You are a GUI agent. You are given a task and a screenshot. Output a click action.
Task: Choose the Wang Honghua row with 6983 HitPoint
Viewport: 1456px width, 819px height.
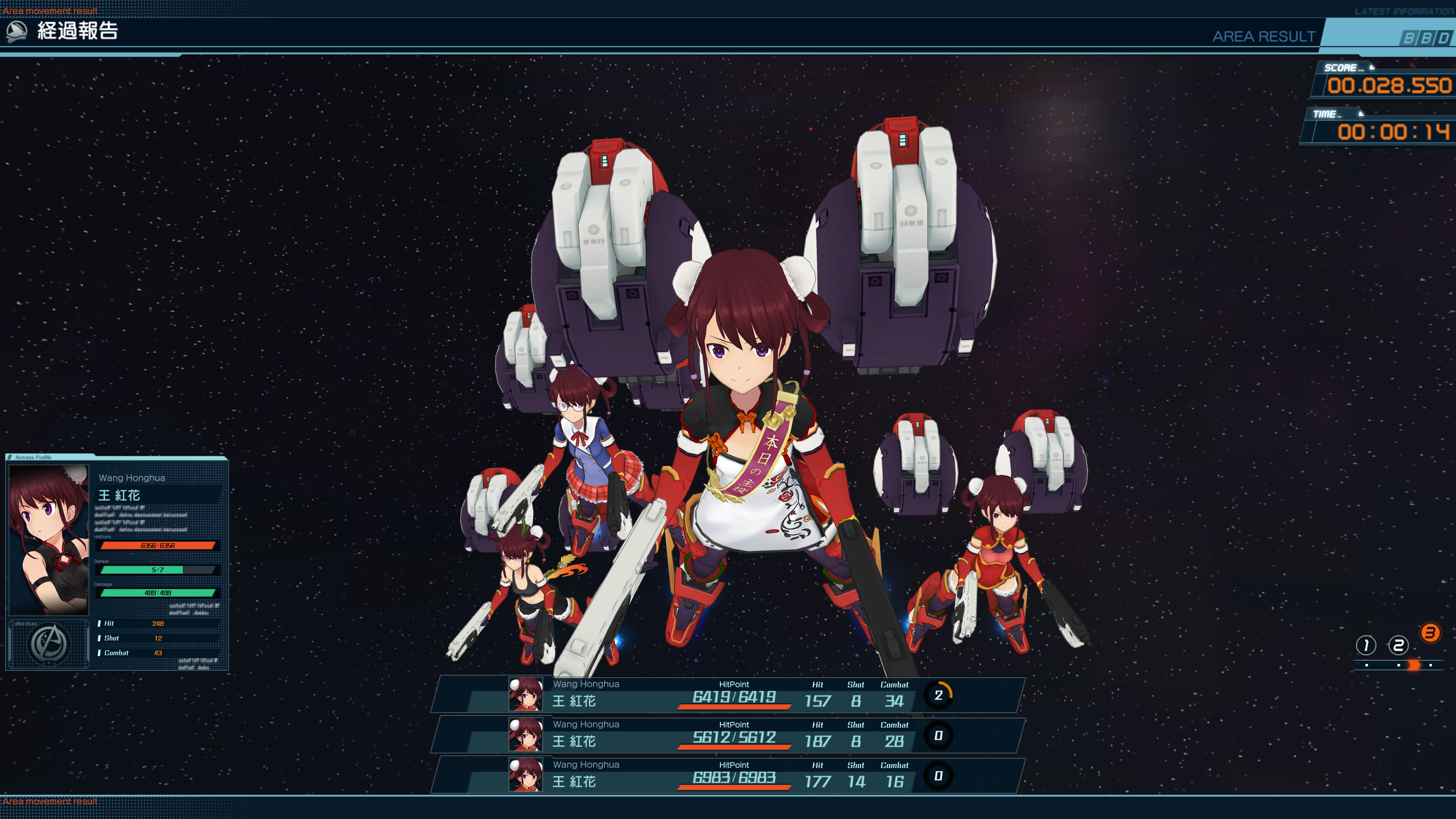(x=728, y=775)
